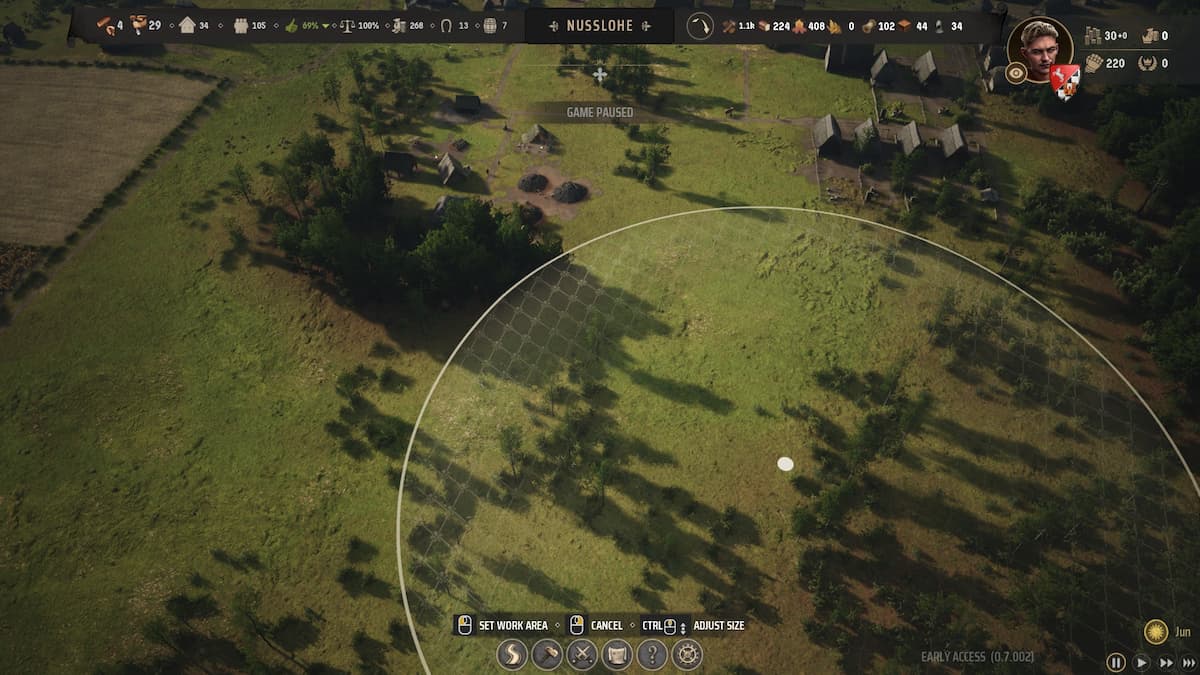Pause the game with the pause button

point(1116,662)
